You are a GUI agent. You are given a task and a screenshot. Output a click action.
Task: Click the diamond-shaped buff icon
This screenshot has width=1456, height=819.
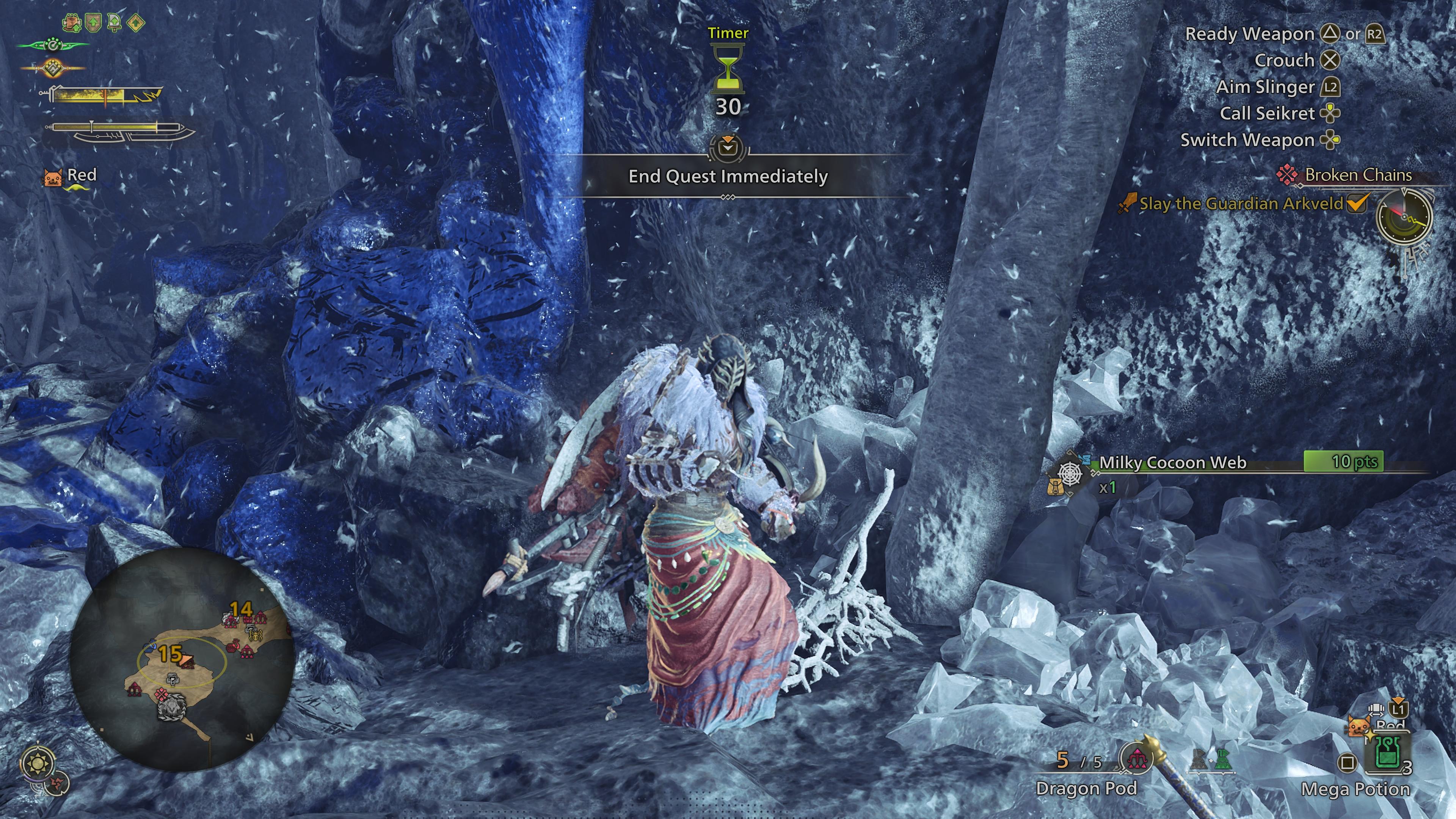[136, 23]
